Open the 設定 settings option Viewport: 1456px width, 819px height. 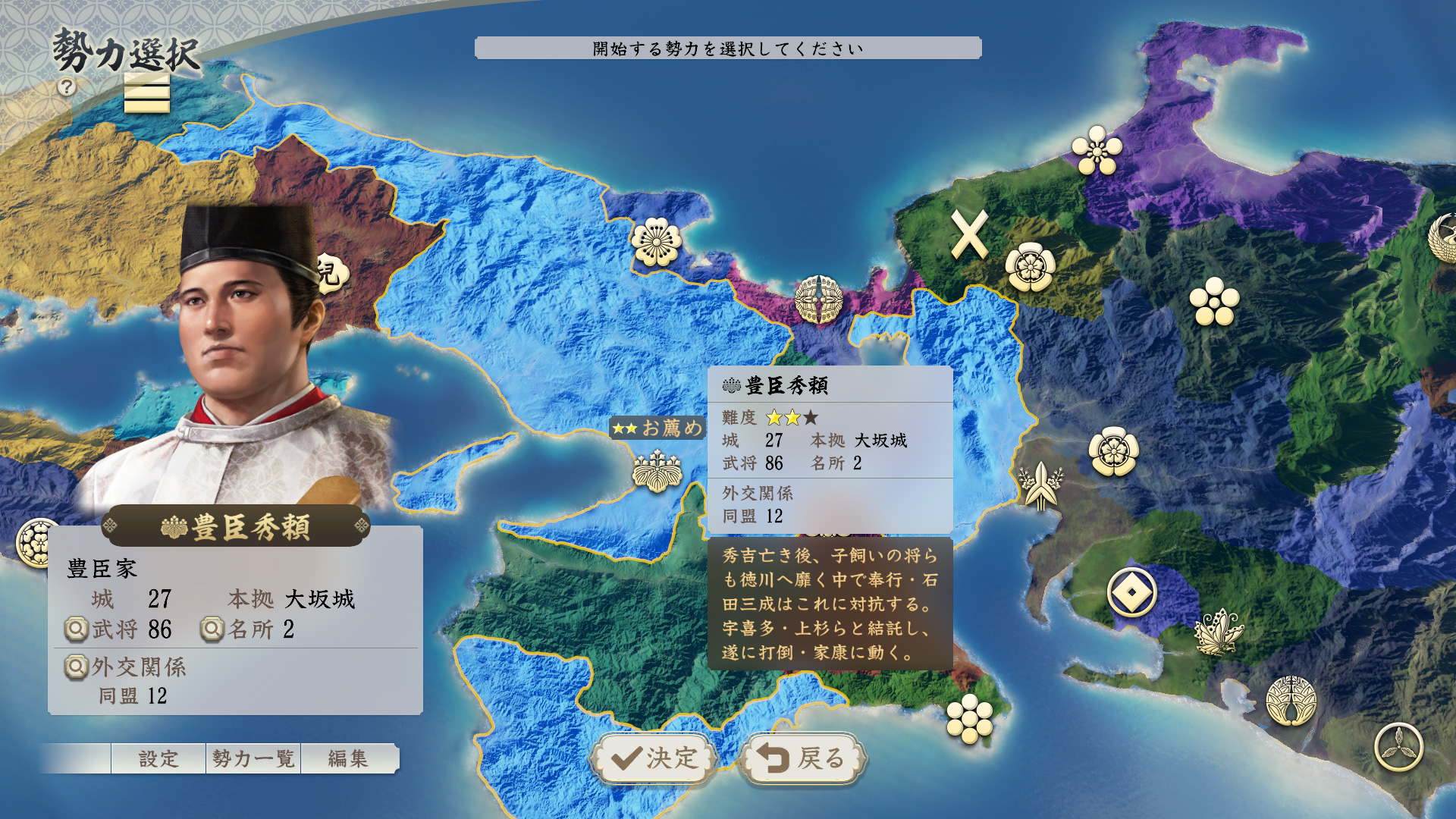tap(158, 758)
